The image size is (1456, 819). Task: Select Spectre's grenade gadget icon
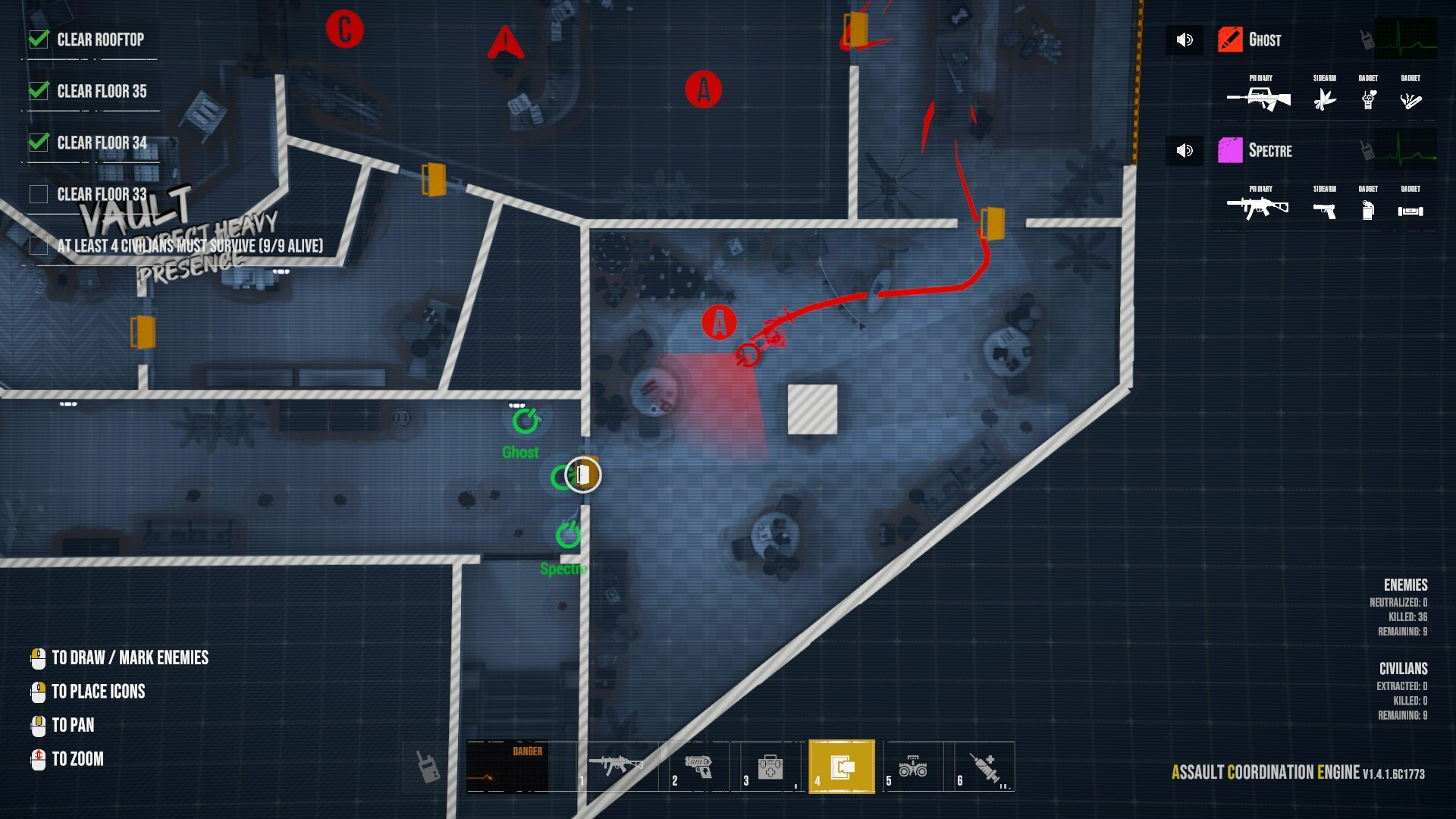click(x=1368, y=210)
